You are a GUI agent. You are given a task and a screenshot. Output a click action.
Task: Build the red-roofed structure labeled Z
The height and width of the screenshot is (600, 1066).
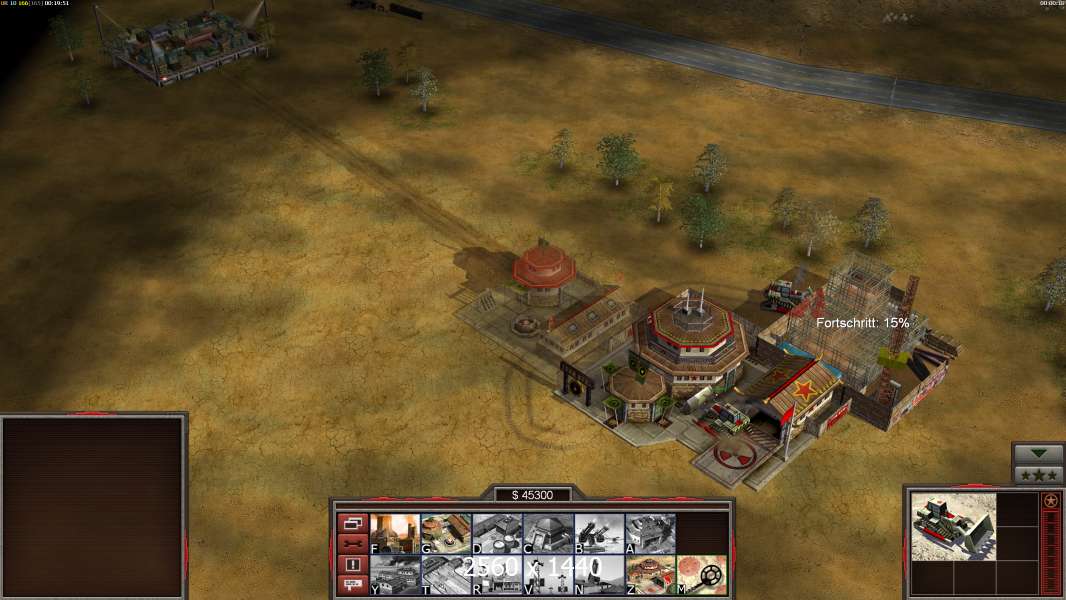click(650, 575)
